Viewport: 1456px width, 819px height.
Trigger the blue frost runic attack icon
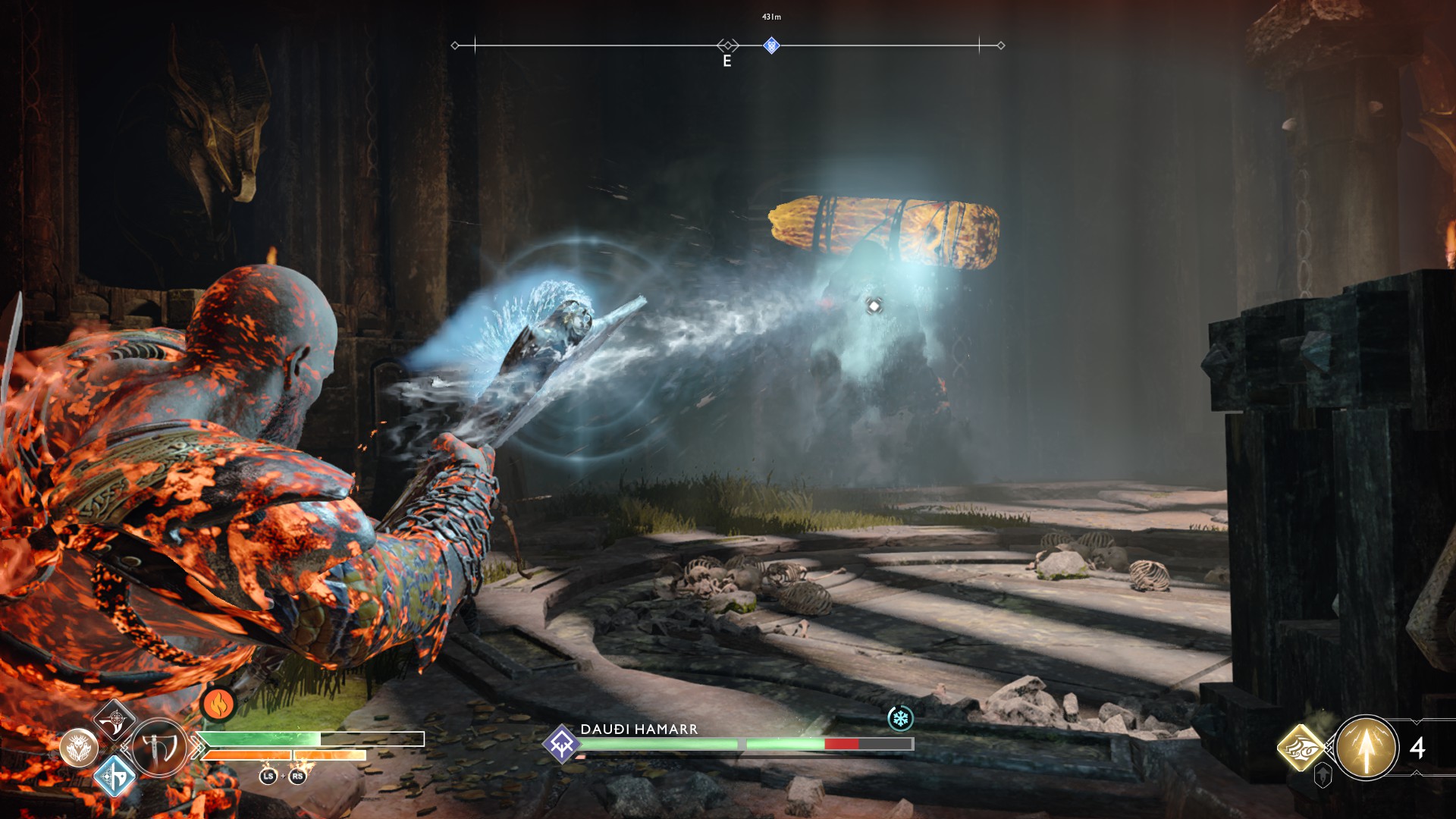click(115, 777)
